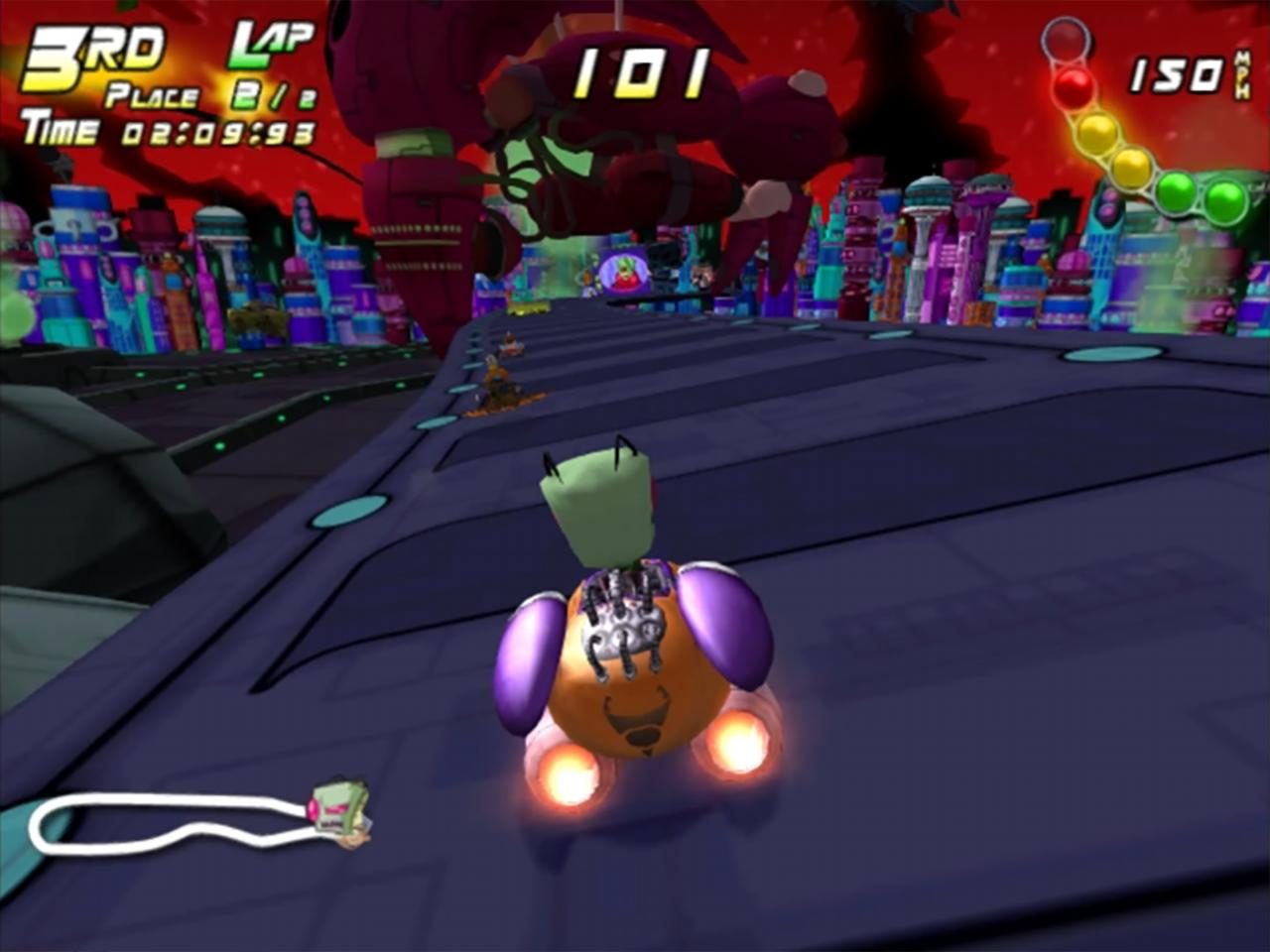Viewport: 1270px width, 952px height.
Task: Click the lowest green boost light
Action: [1224, 200]
